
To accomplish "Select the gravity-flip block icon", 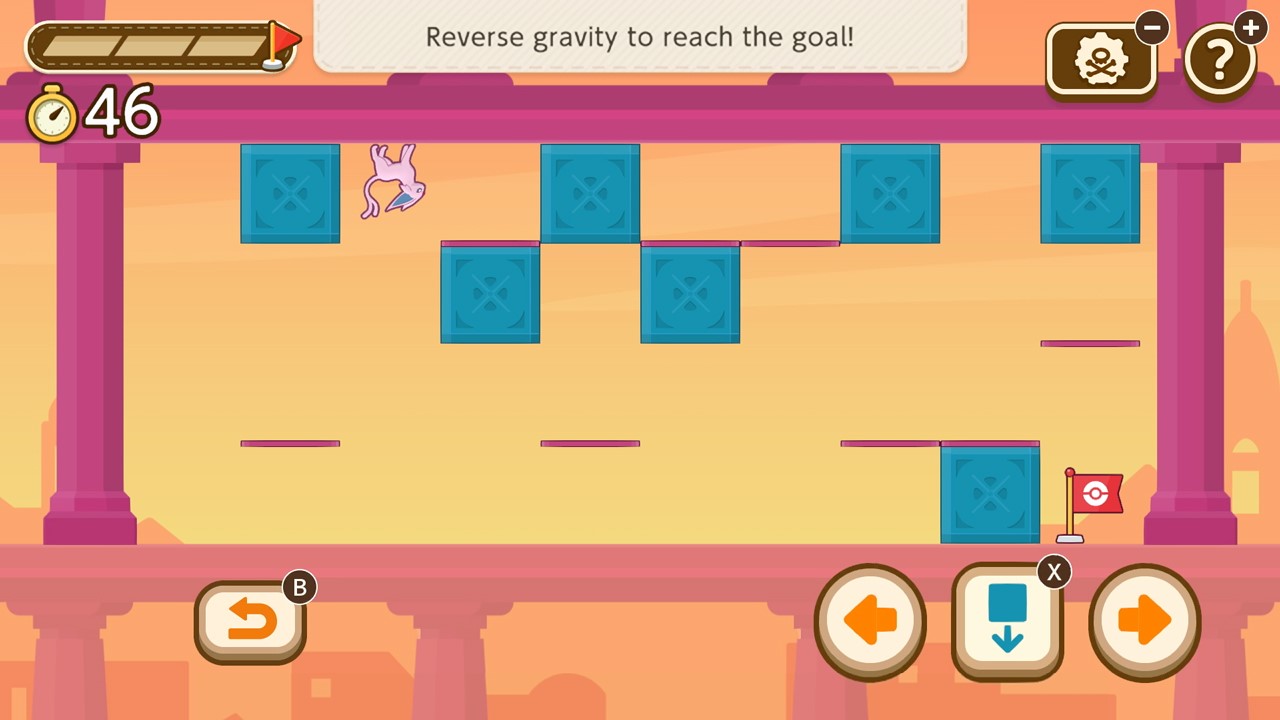I will click(x=1007, y=612).
